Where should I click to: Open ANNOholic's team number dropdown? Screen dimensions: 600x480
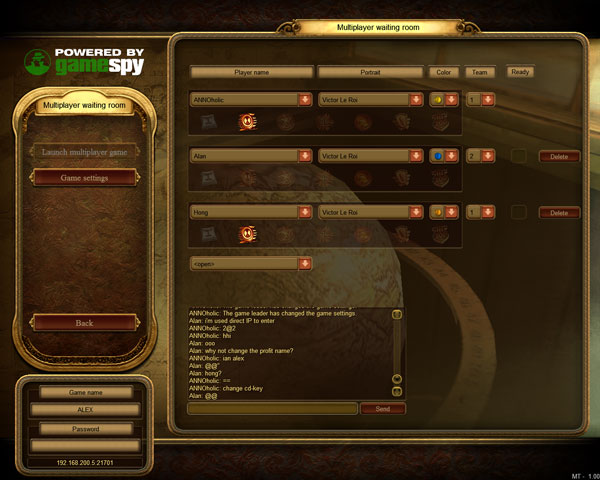tap(488, 100)
